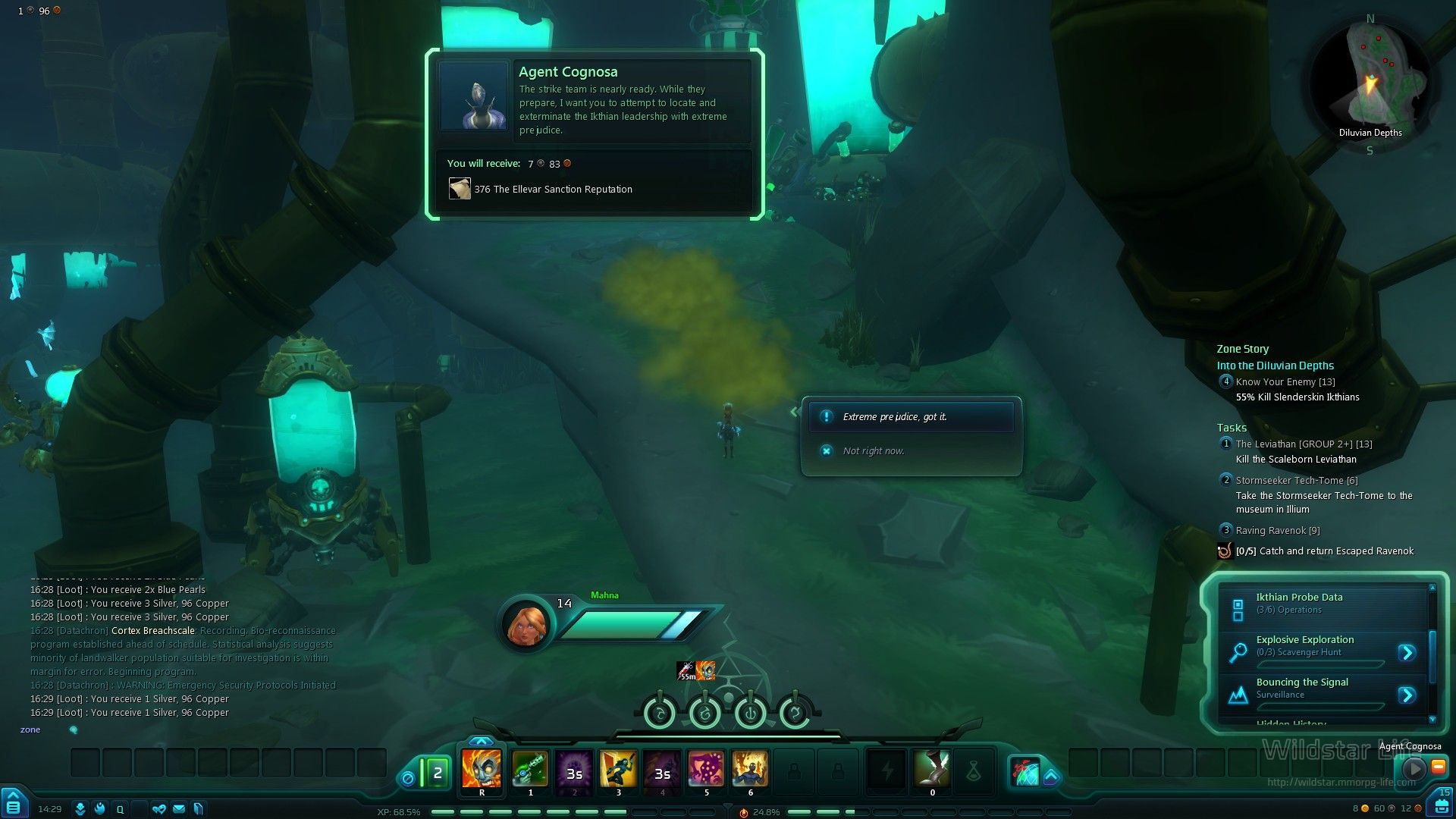Use the purple tentacle ability in slot 5
The width and height of the screenshot is (1456, 819).
[706, 768]
